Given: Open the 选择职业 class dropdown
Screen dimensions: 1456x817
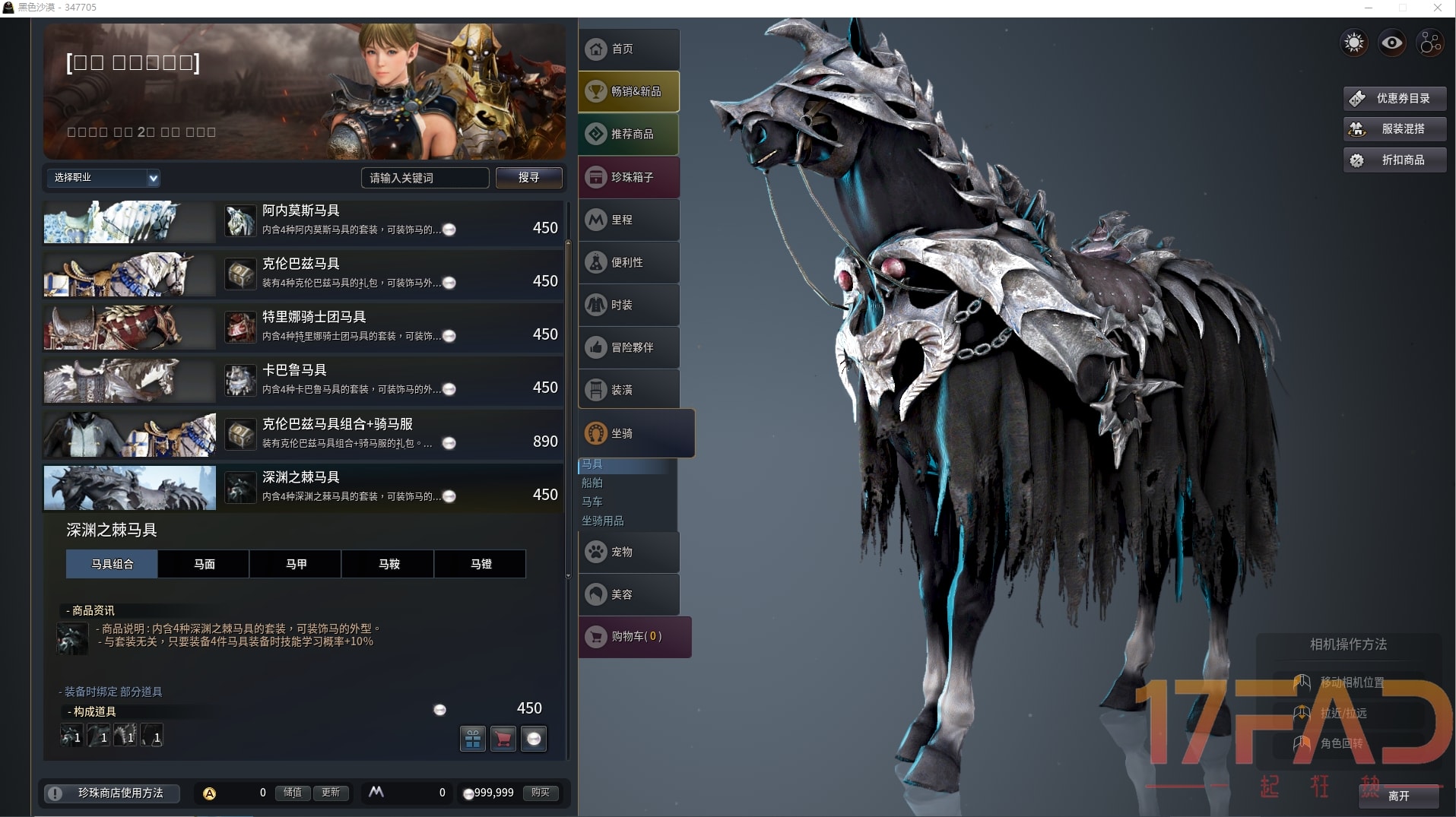Looking at the screenshot, I should click(104, 178).
